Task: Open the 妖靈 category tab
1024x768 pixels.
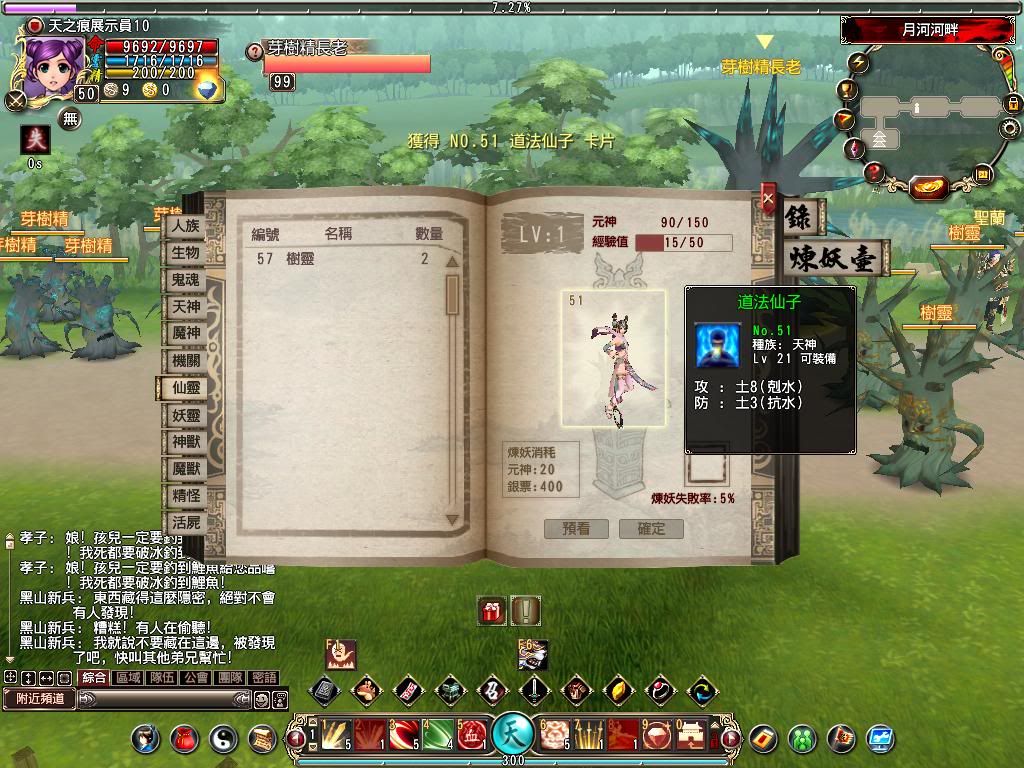Action: [185, 415]
